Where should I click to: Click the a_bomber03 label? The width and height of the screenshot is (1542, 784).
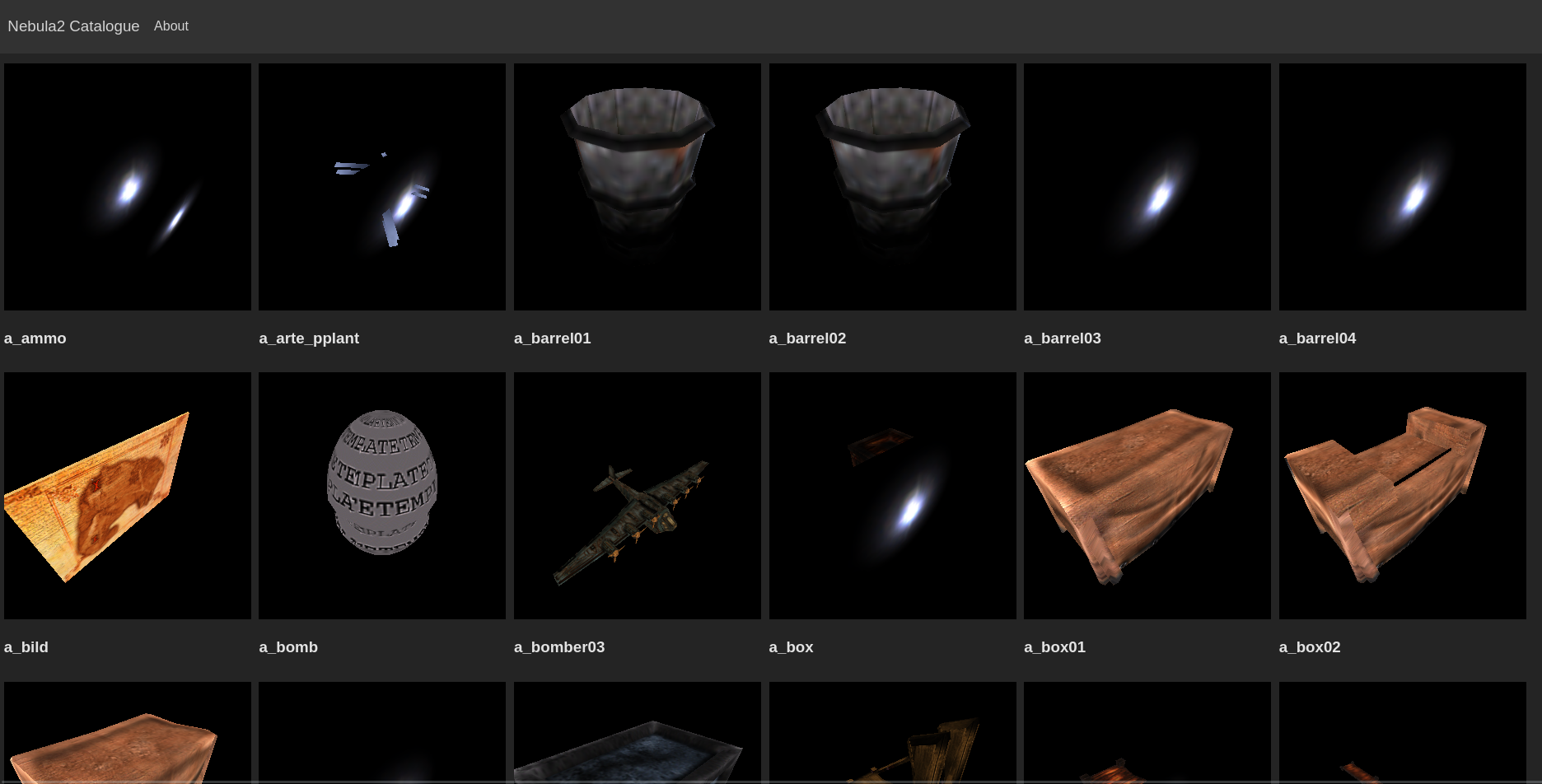(x=559, y=647)
